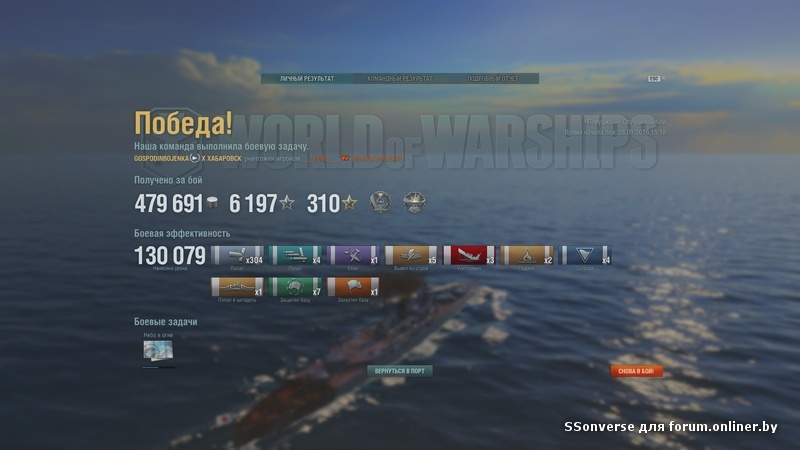Start another battle with Снова в бой!
This screenshot has height=450, width=800.
pos(637,370)
